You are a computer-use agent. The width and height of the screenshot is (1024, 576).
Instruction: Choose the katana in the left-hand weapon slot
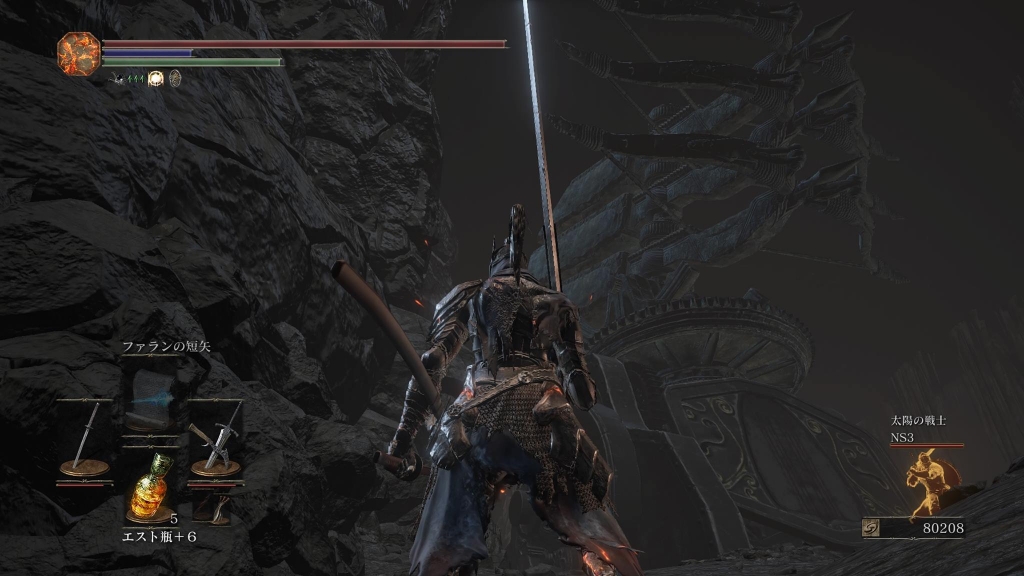[84, 438]
